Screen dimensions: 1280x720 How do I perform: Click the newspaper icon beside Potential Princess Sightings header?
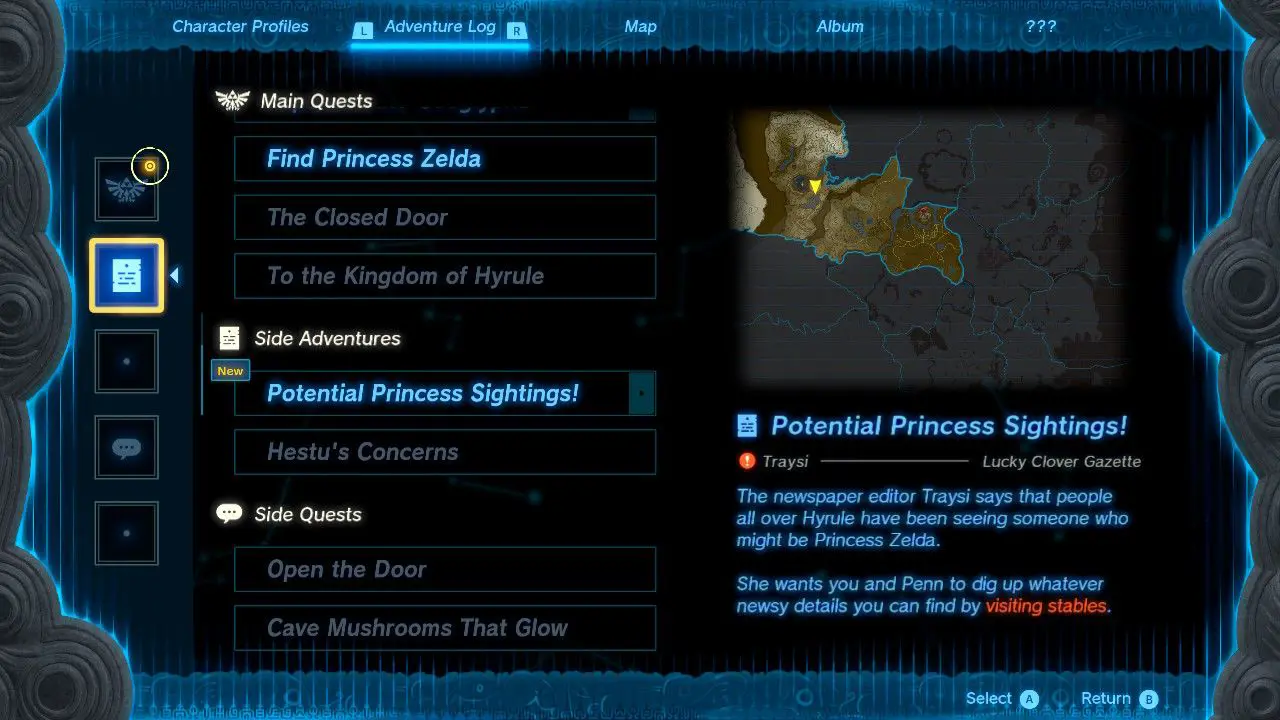(x=749, y=425)
